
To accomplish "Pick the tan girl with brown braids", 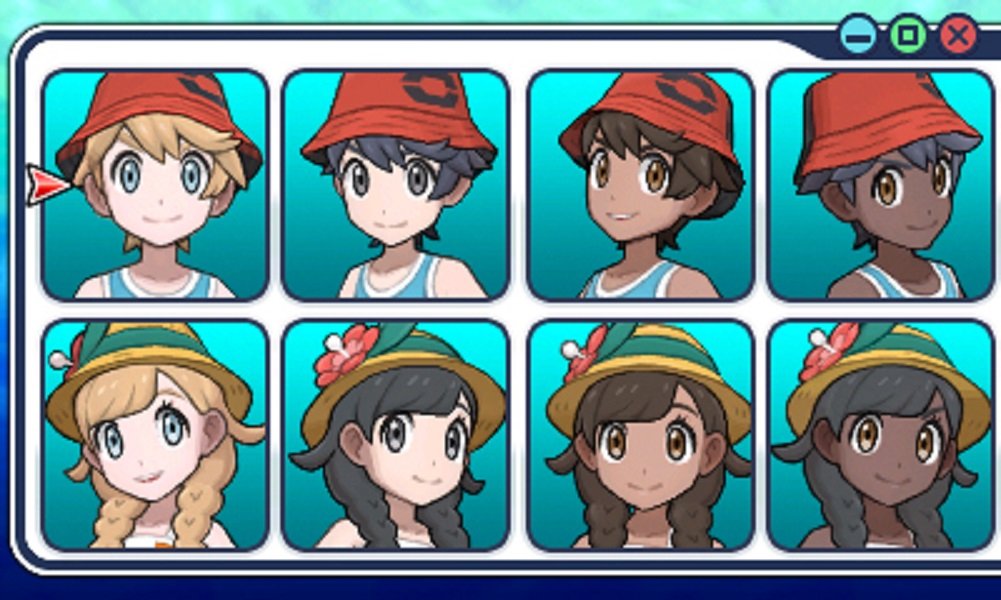I will tap(640, 435).
